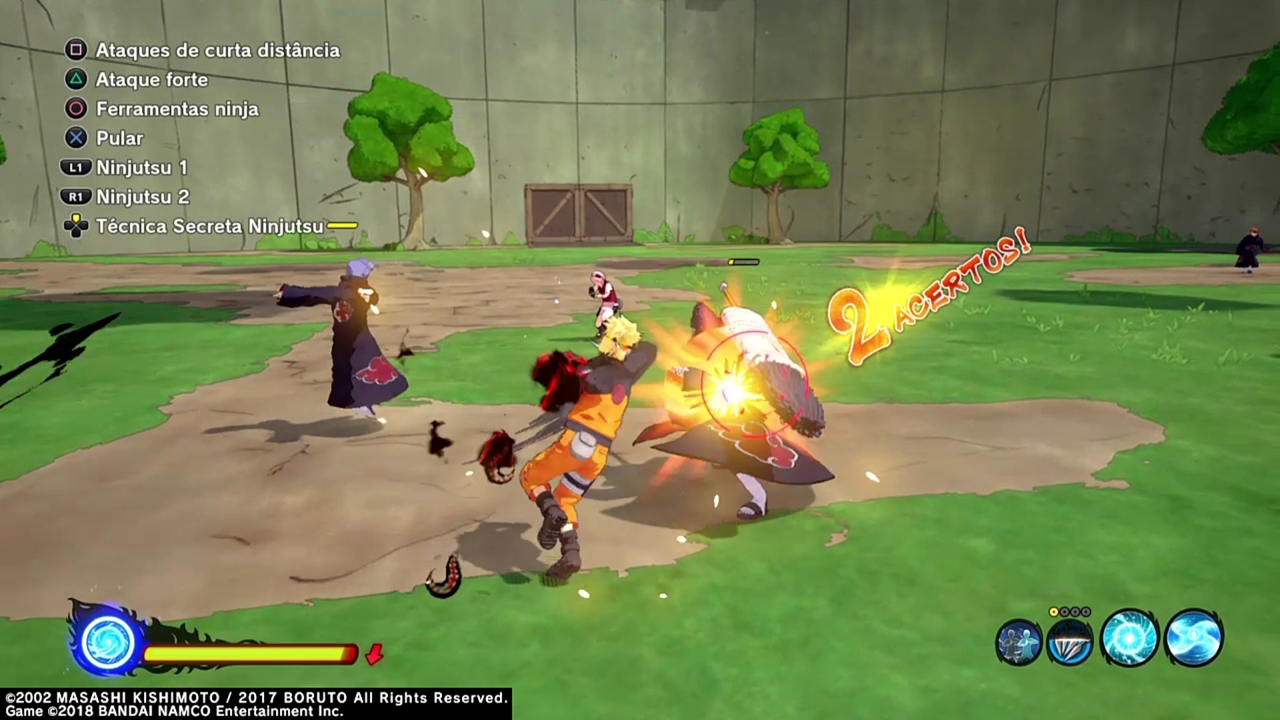Click the triangle button icon for Ataque forte
This screenshot has height=720, width=1280.
point(76,79)
